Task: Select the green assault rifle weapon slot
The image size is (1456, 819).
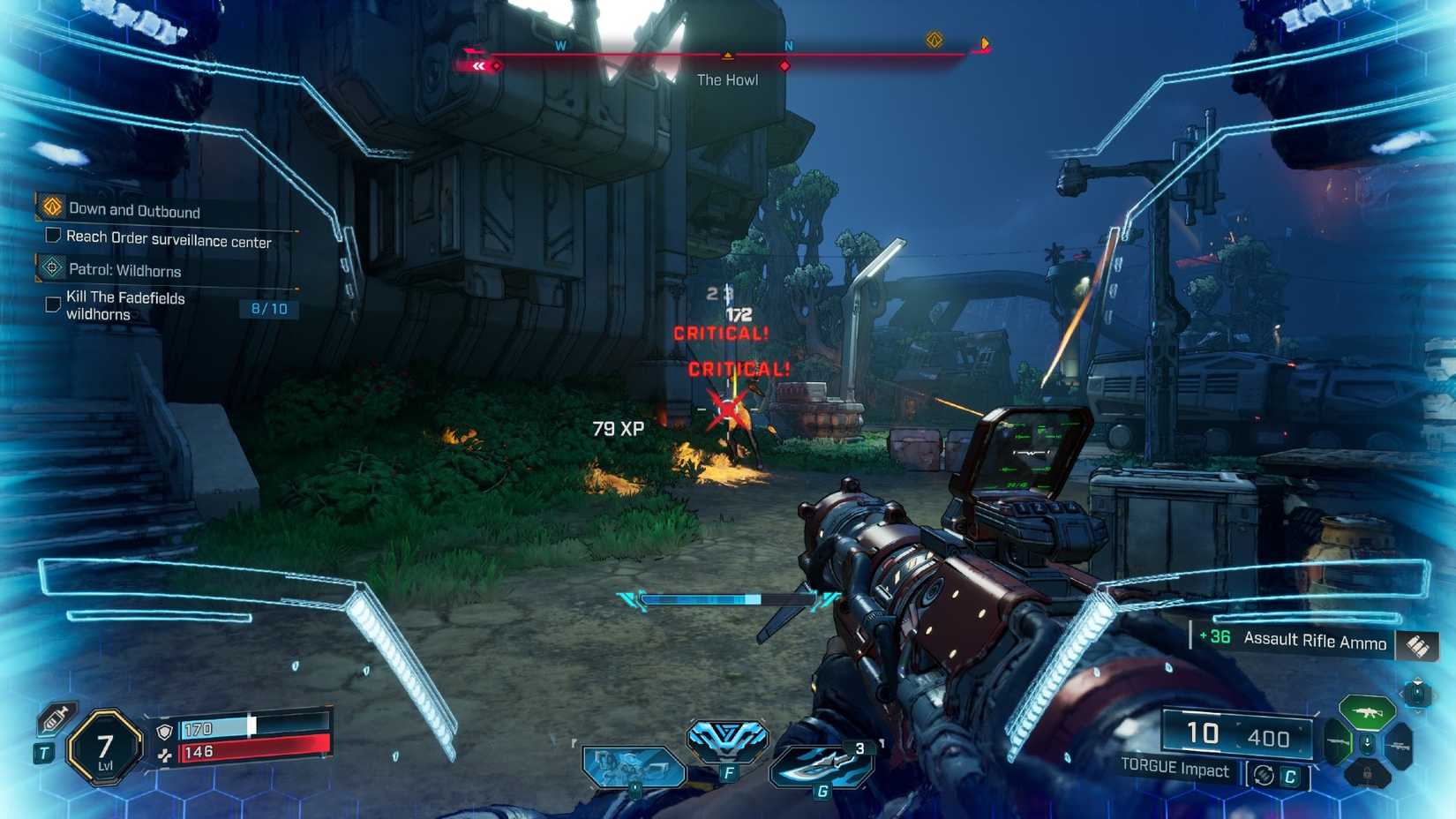Action: (x=1369, y=712)
